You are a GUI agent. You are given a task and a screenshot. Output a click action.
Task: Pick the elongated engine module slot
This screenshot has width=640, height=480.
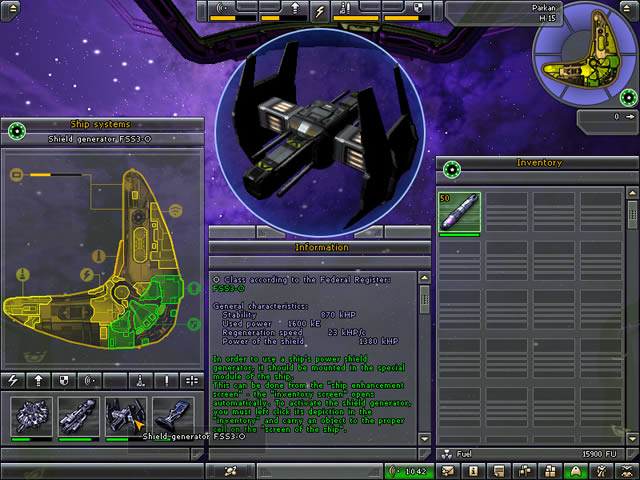pos(79,416)
